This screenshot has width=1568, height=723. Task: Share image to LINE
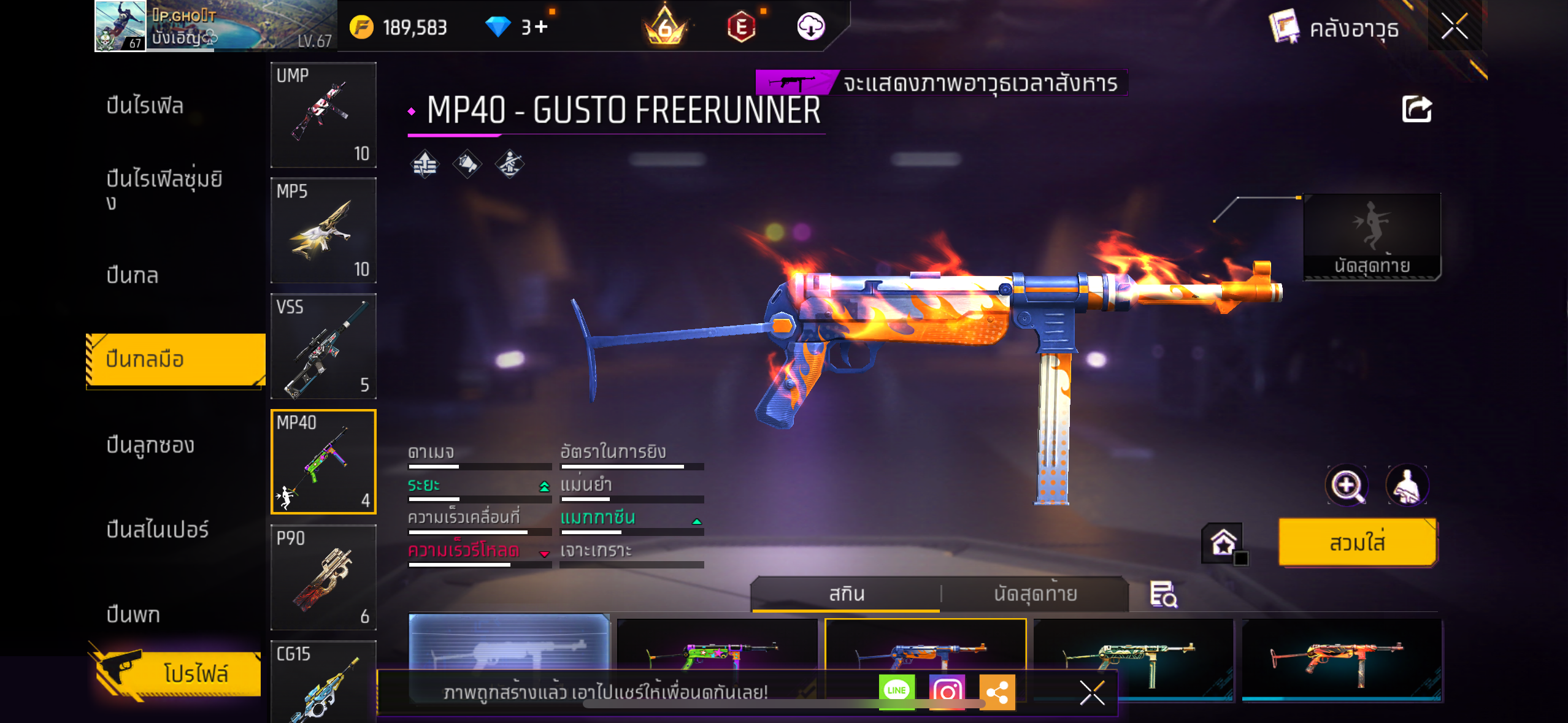pyautogui.click(x=896, y=691)
